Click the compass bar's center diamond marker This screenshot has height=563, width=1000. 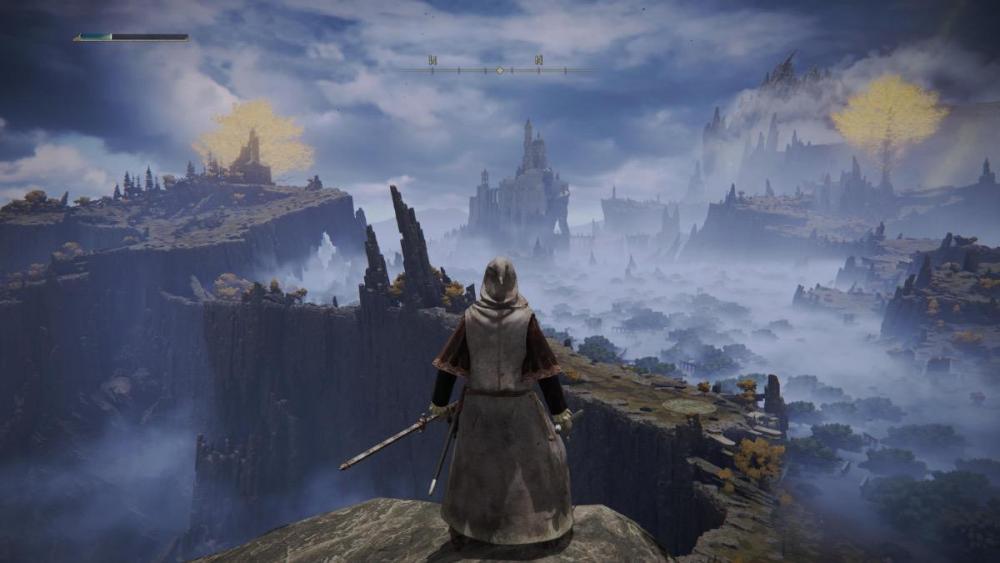[x=499, y=70]
